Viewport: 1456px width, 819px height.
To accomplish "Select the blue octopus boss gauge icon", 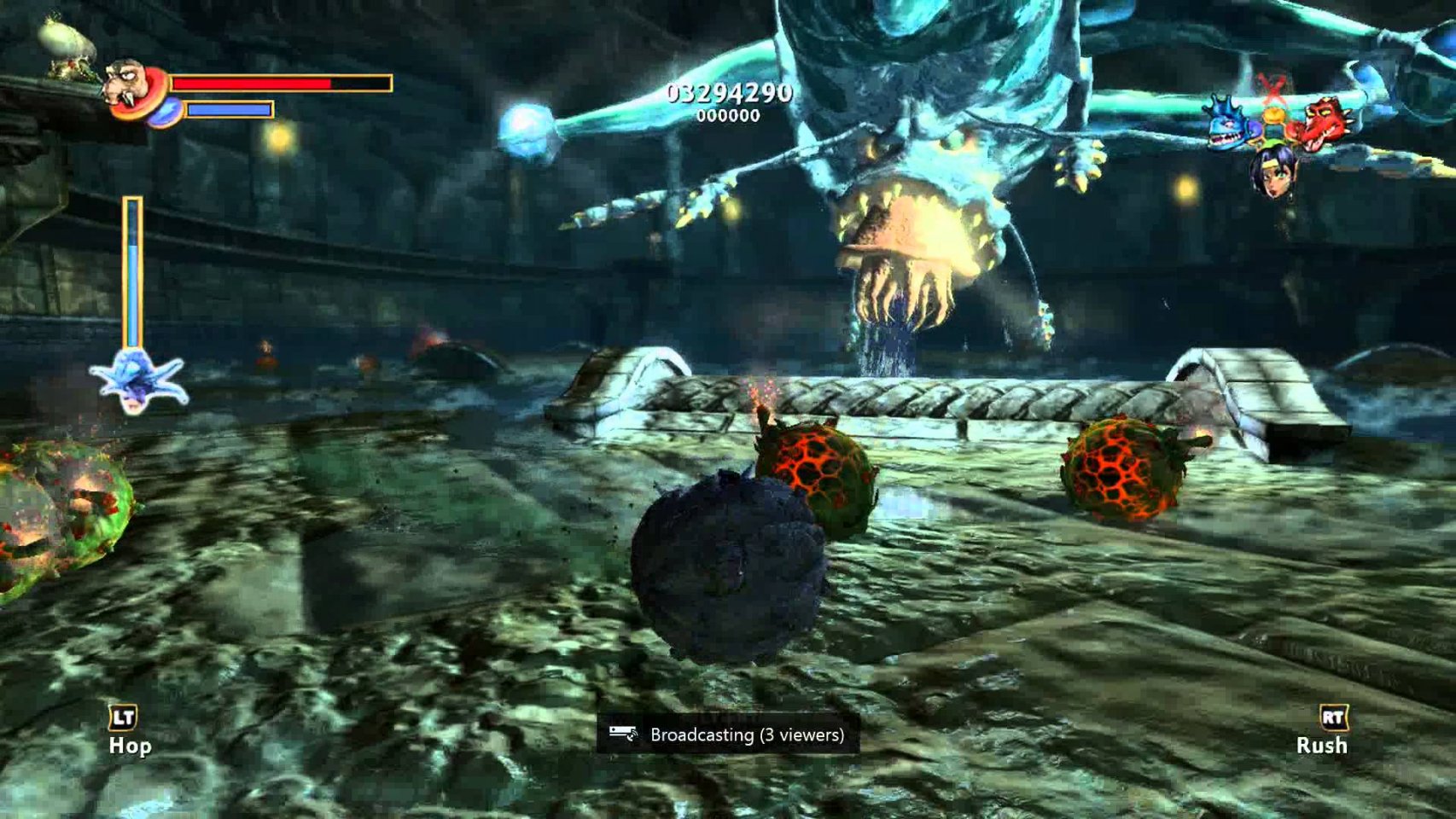I will coord(137,381).
